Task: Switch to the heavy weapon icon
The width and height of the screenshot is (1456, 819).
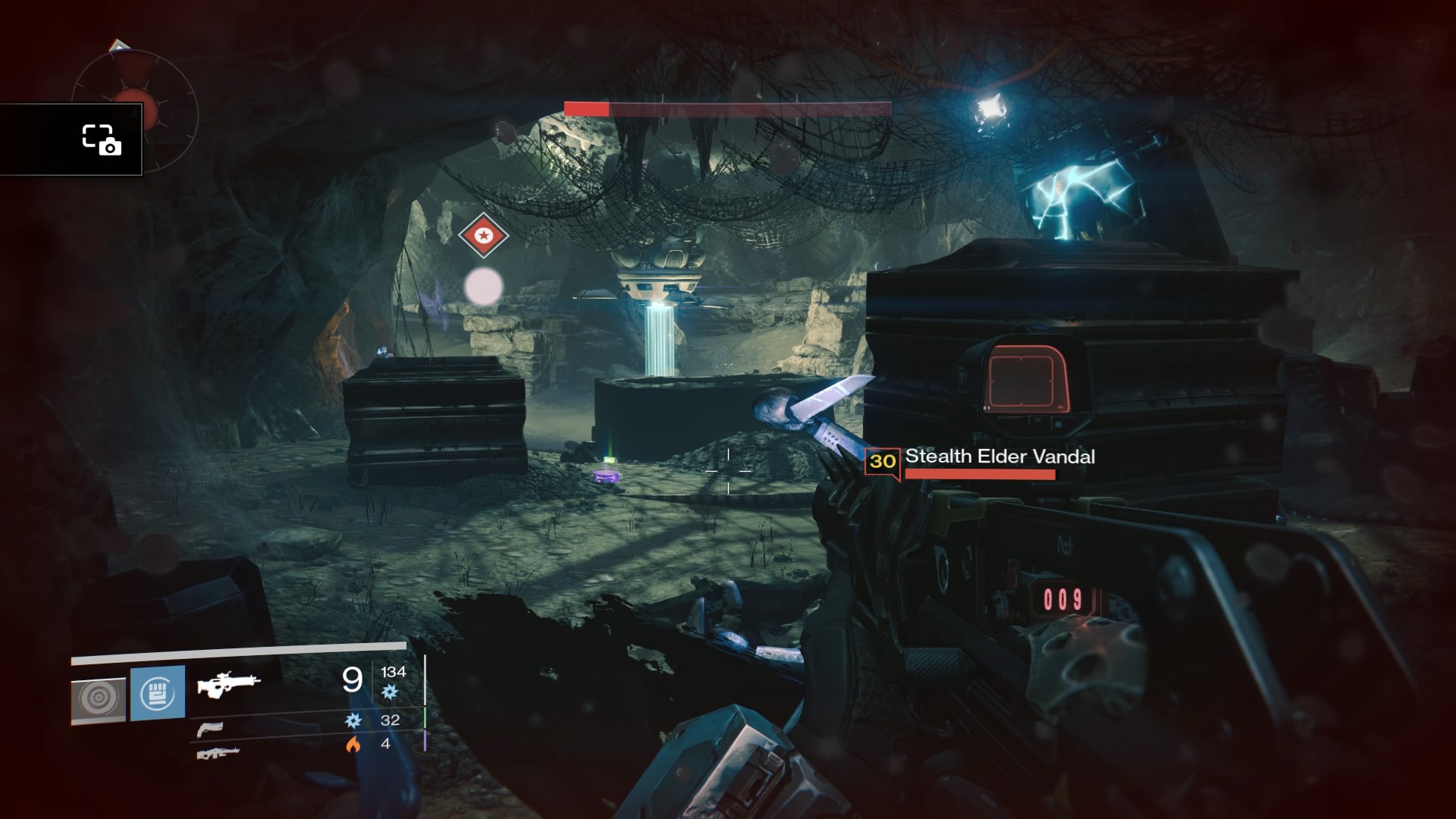Action: pos(218,753)
